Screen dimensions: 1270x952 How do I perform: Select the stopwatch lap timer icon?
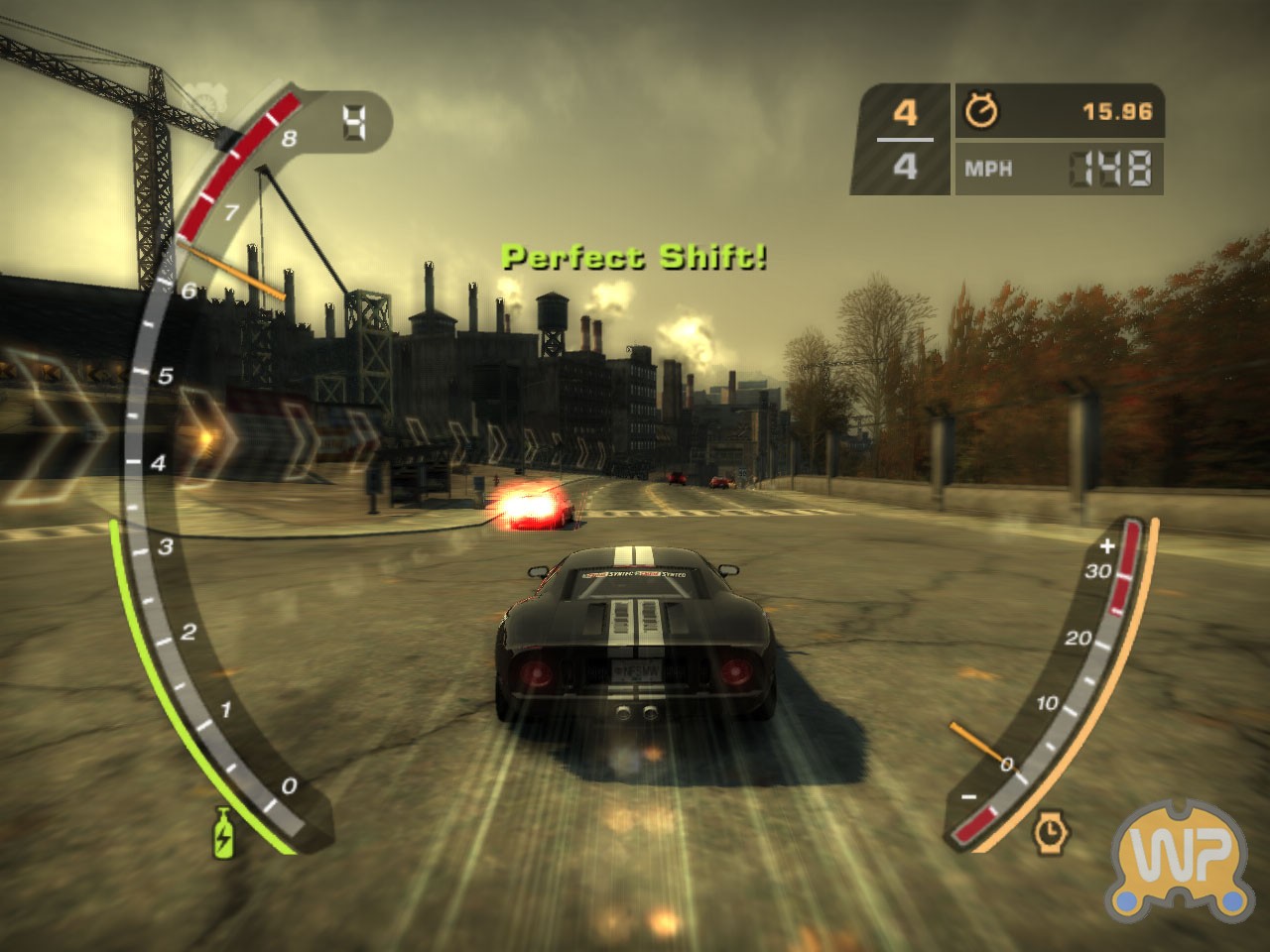981,110
